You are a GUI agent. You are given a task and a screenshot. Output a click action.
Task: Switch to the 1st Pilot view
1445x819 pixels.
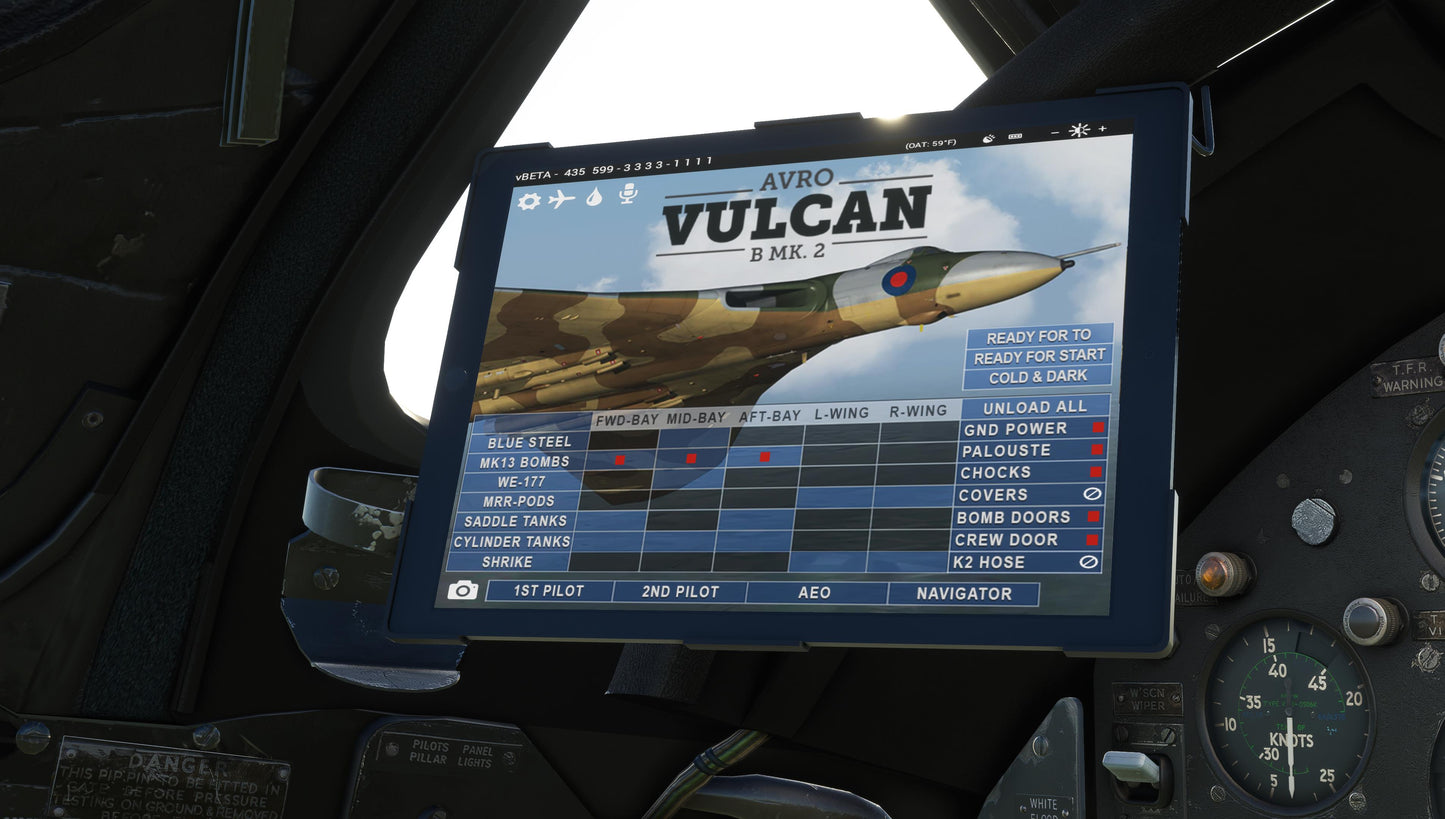coord(548,591)
